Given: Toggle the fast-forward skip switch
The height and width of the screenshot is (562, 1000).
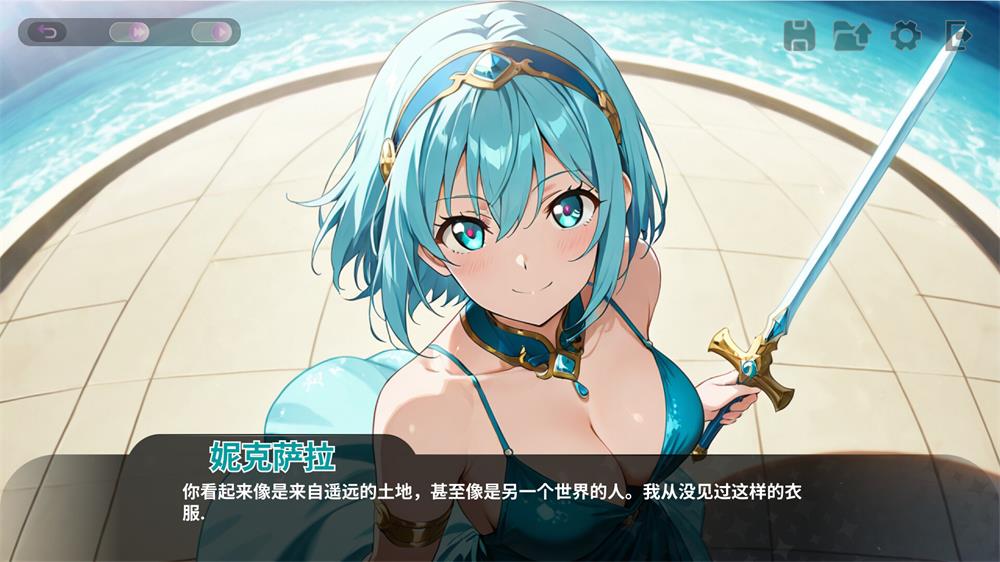Looking at the screenshot, I should [x=131, y=32].
